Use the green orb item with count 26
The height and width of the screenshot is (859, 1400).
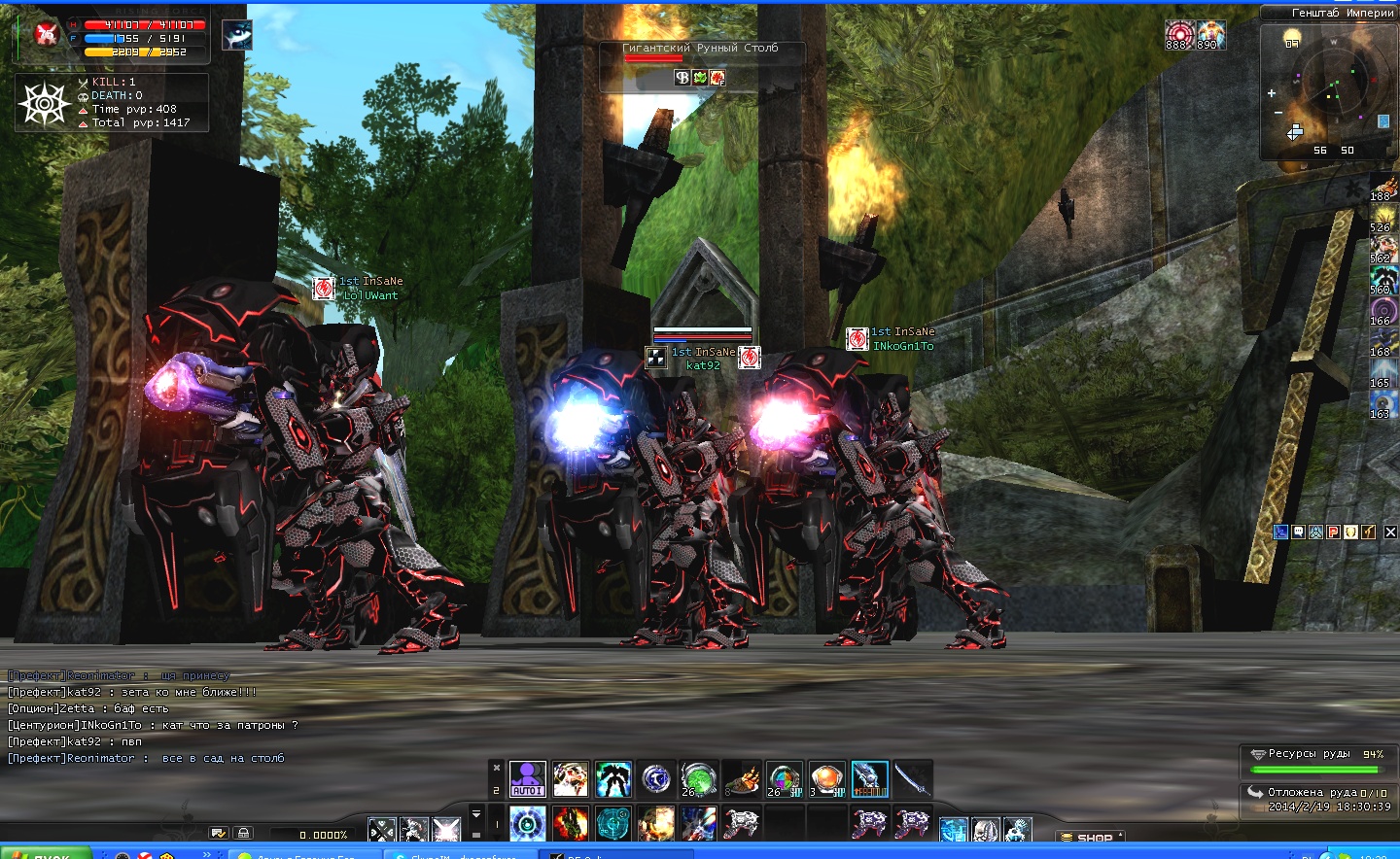pos(697,778)
